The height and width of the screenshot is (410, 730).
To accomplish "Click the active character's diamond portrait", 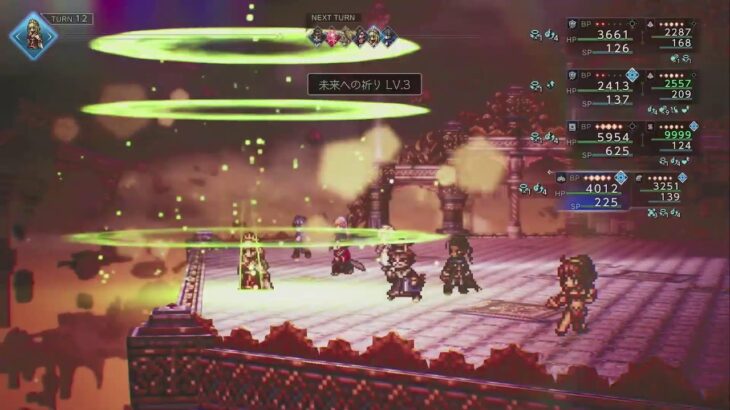I will [x=33, y=35].
